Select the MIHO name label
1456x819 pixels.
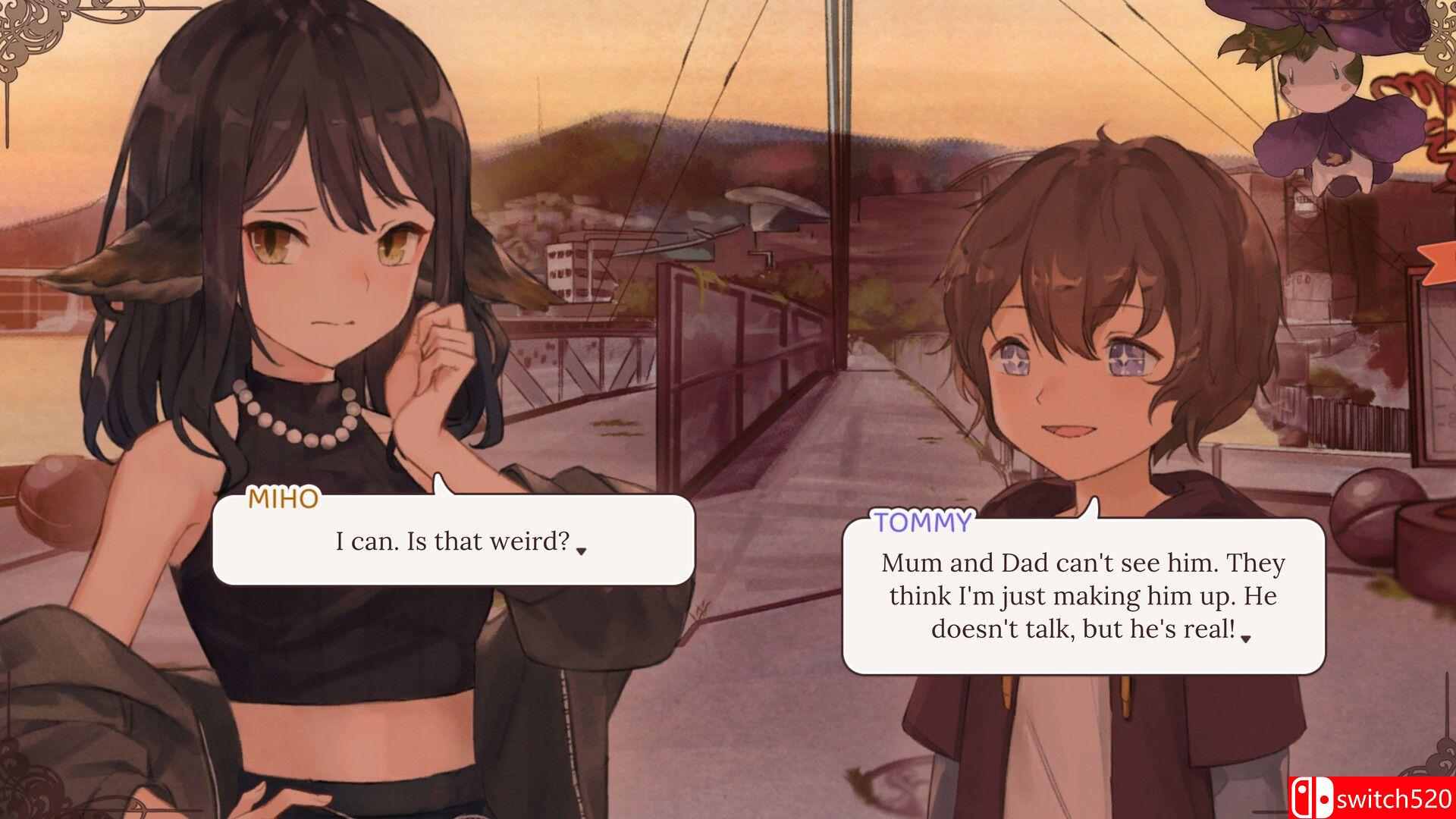coord(284,499)
